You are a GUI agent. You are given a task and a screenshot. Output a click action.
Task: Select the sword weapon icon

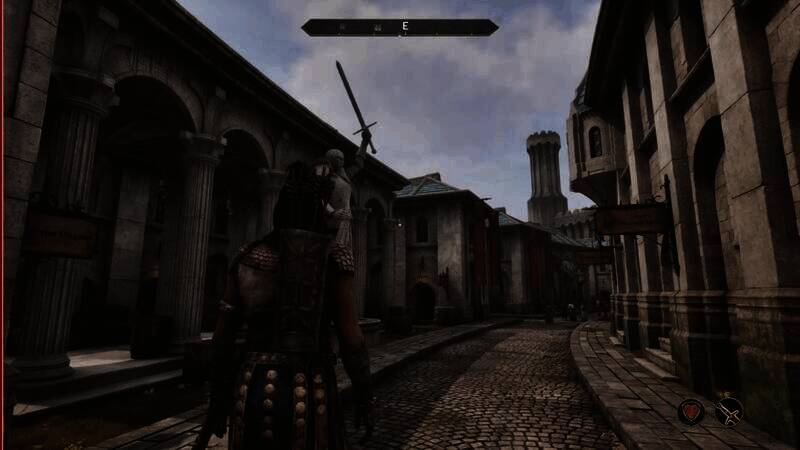point(729,410)
